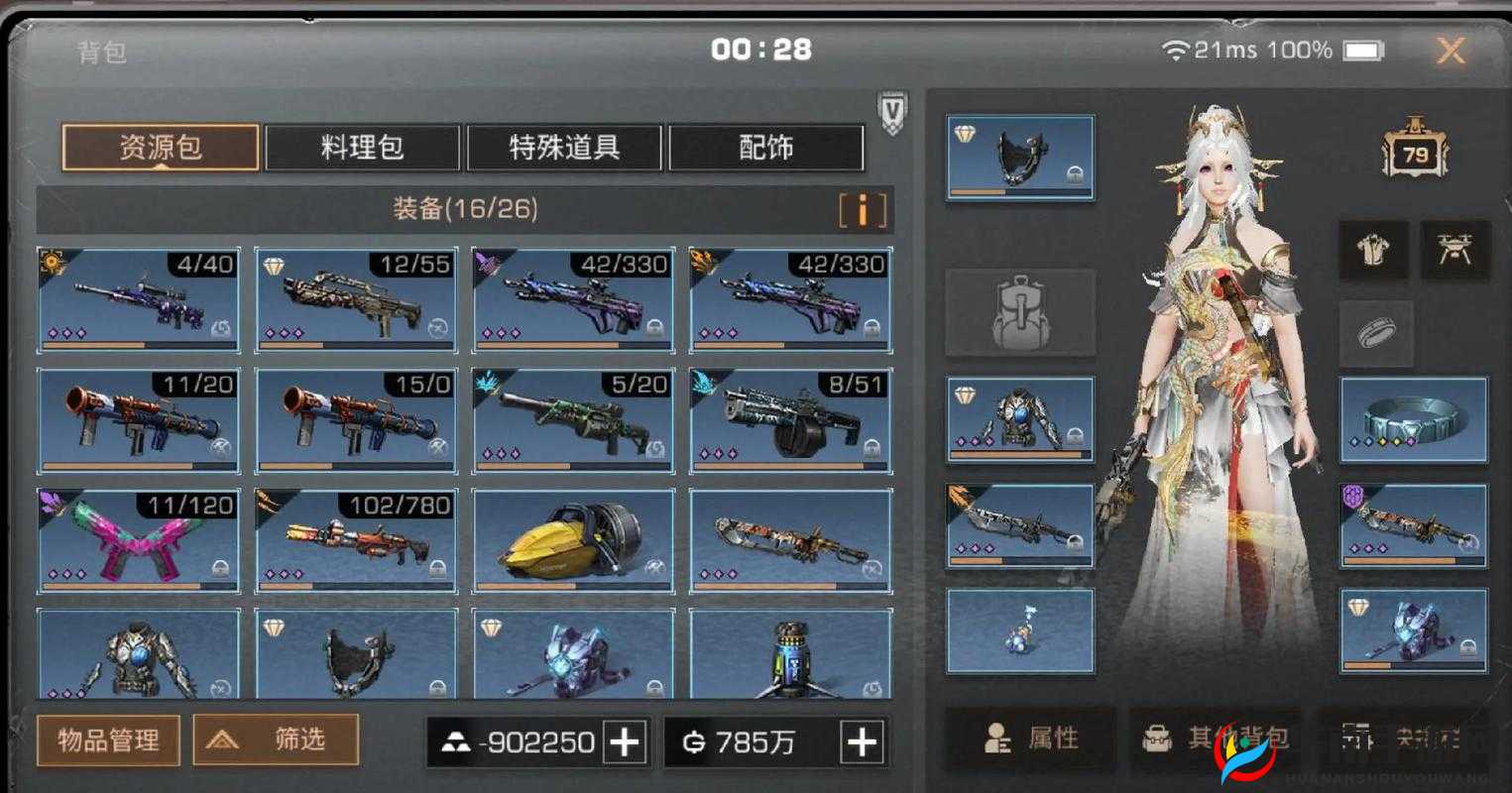Open 其他背包 other backpacks
The image size is (1512, 793).
click(x=1220, y=738)
